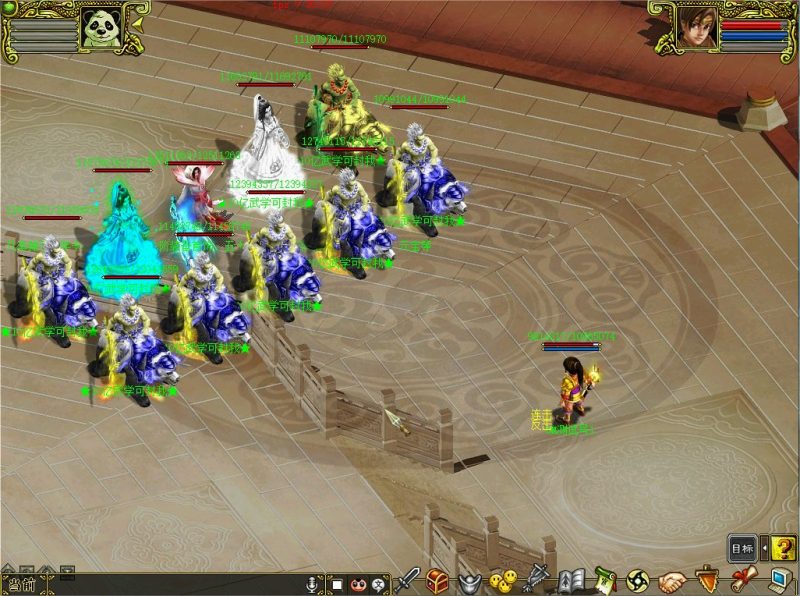Open the 目标 target button
Screen dimensions: 800x596
pyautogui.click(x=742, y=547)
